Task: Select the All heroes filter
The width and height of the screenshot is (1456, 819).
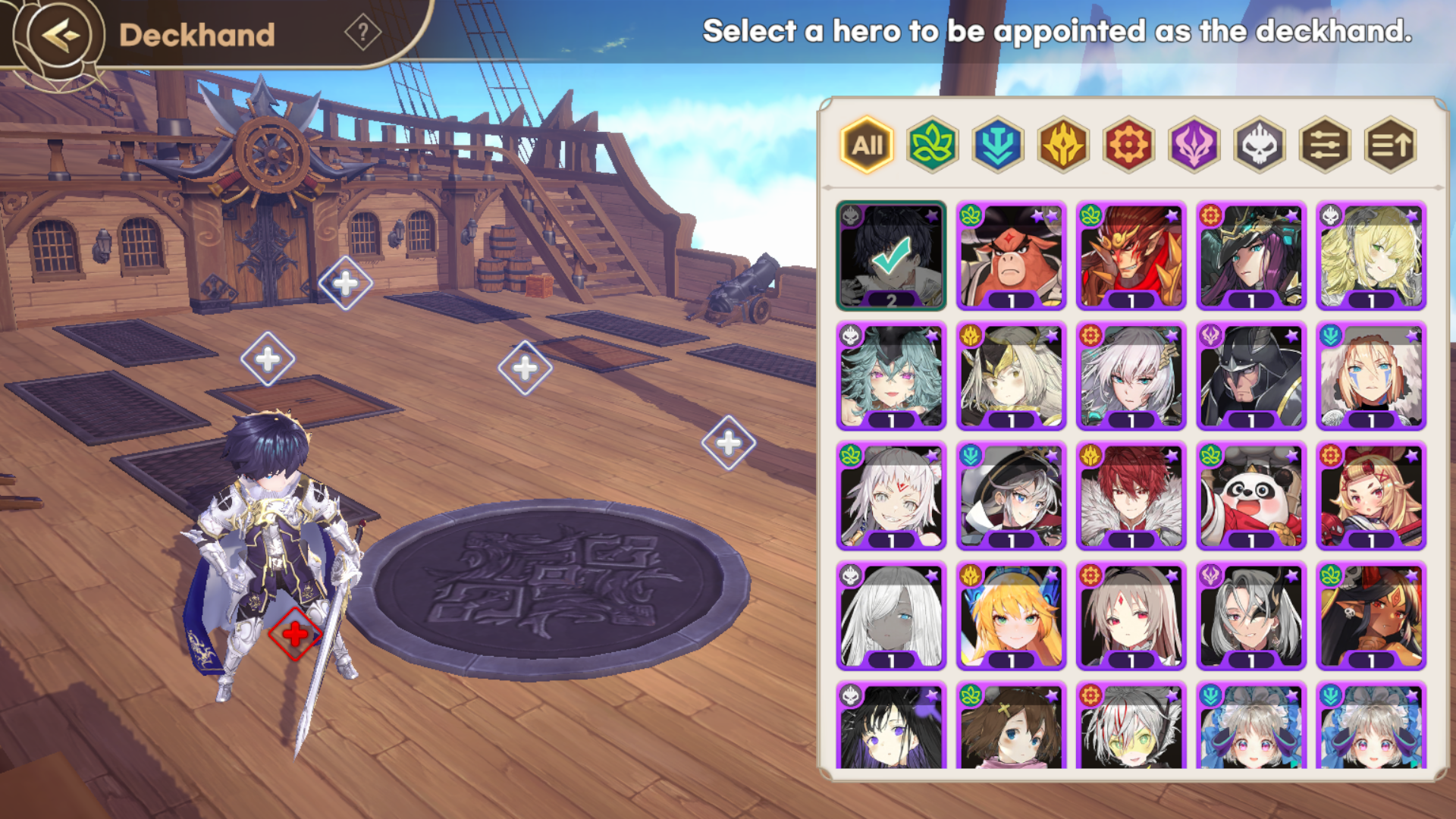Action: click(x=867, y=145)
